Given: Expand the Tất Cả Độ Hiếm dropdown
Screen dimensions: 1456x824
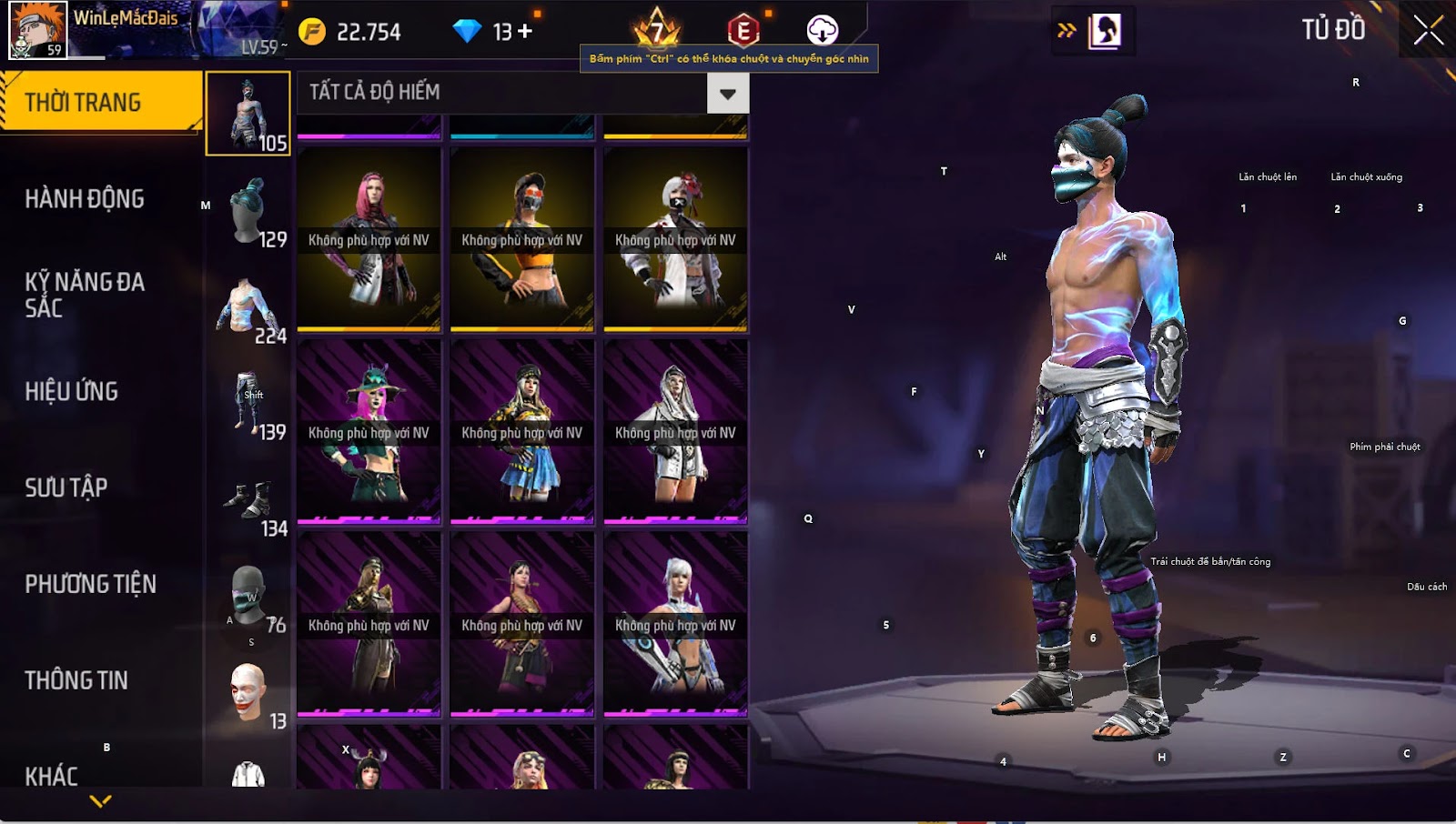Looking at the screenshot, I should (727, 93).
